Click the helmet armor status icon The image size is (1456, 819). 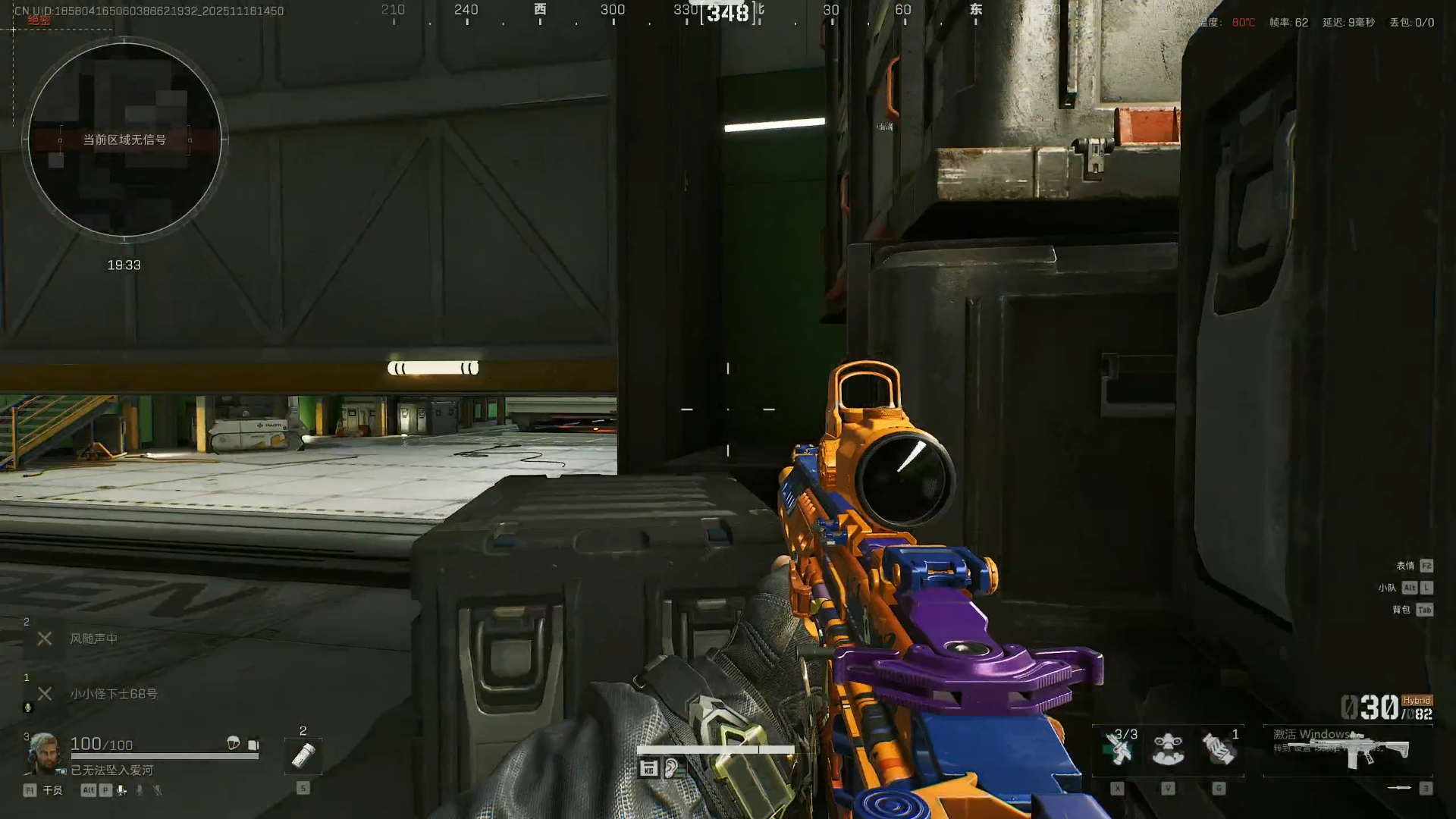pos(234,743)
